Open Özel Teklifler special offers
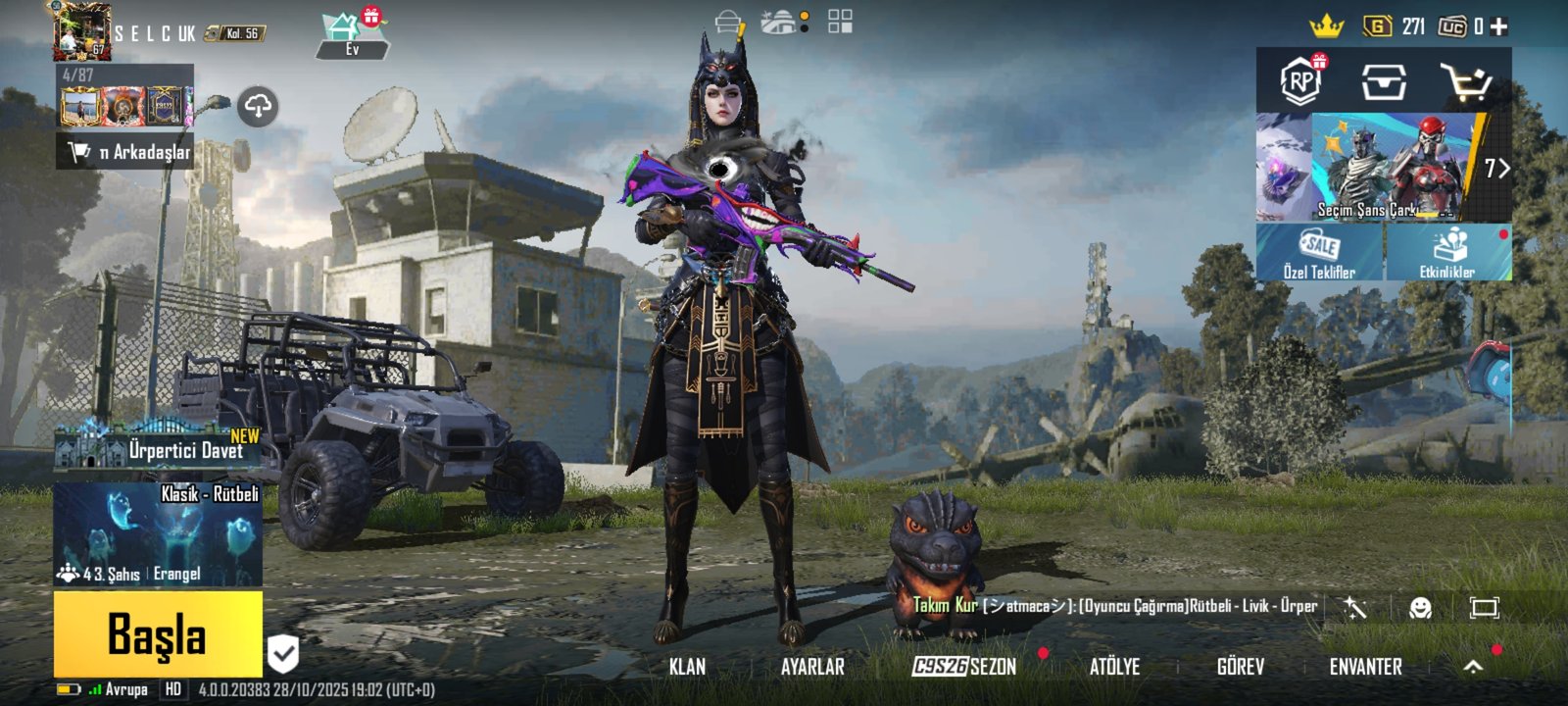This screenshot has width=1568, height=706. click(x=1319, y=253)
